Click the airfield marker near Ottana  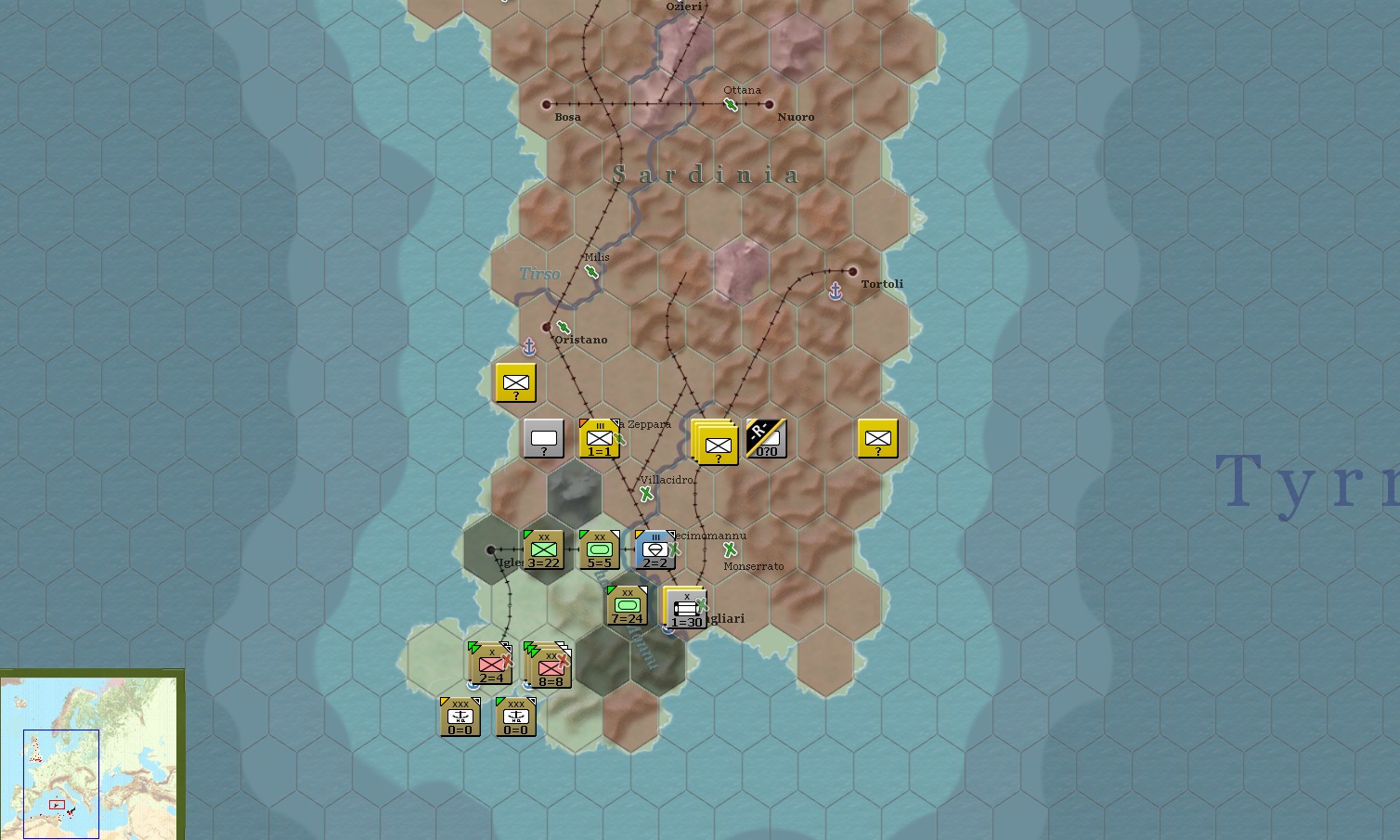click(x=731, y=105)
